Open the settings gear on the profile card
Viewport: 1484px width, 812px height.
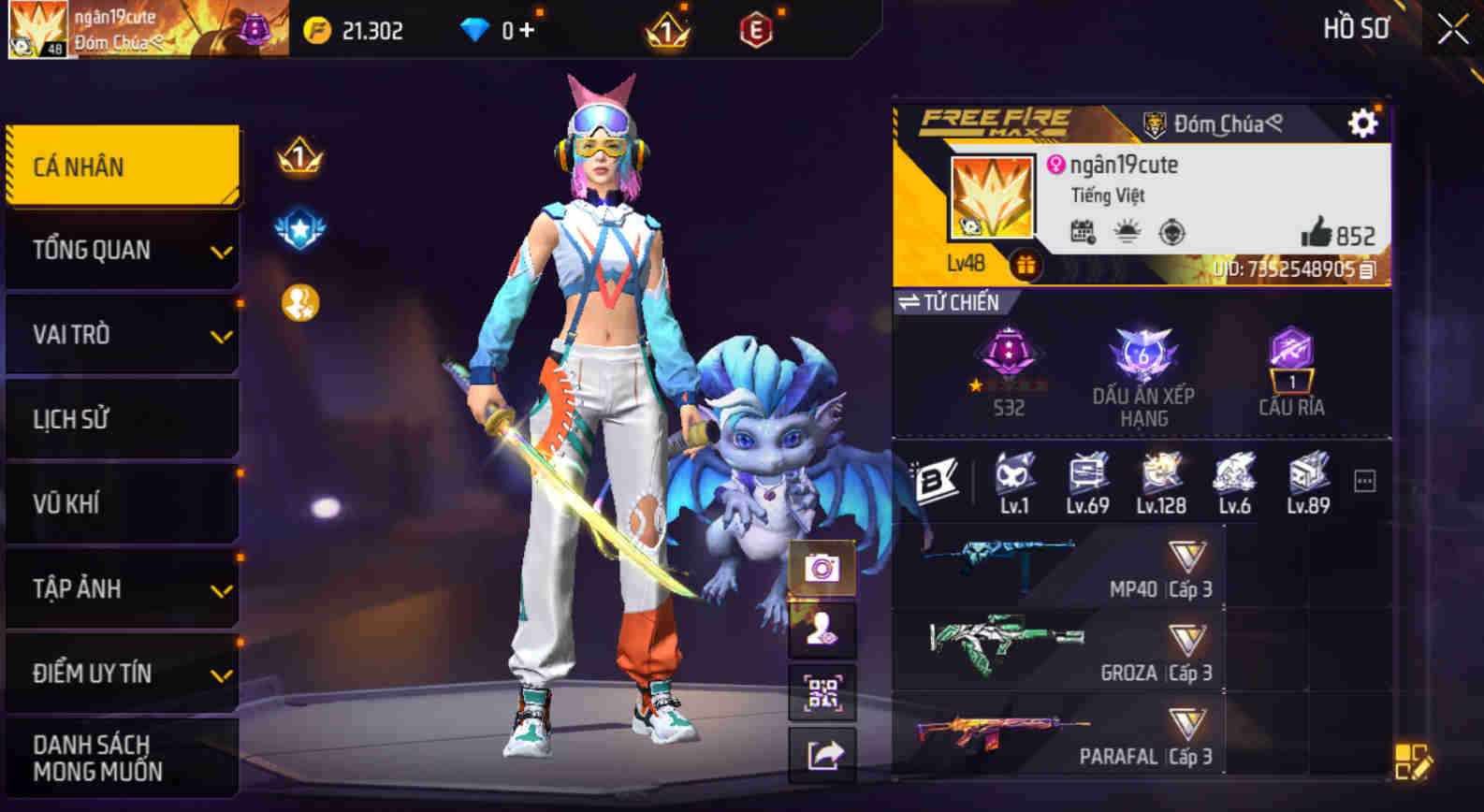[x=1362, y=122]
